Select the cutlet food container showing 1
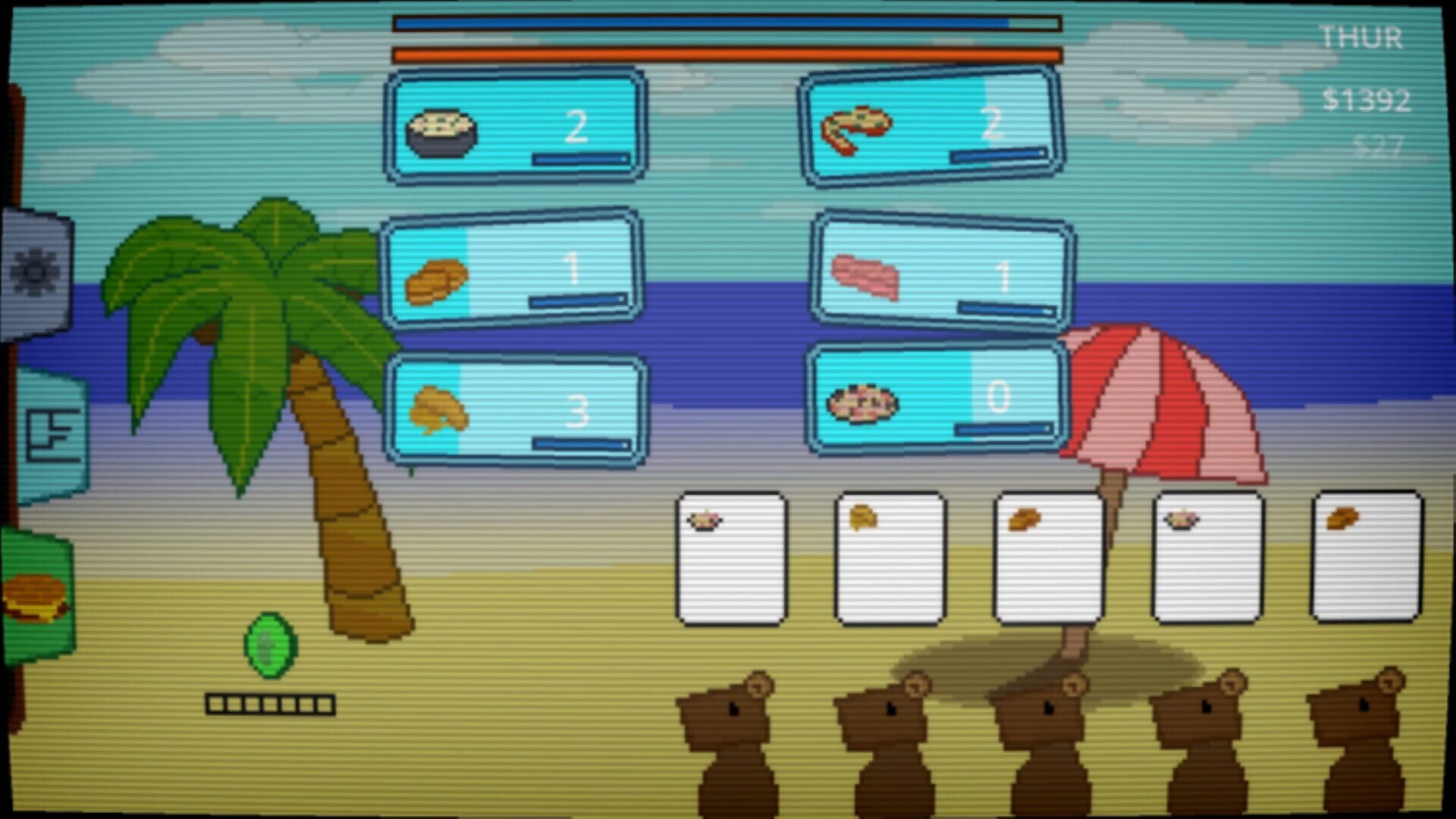 click(x=512, y=273)
